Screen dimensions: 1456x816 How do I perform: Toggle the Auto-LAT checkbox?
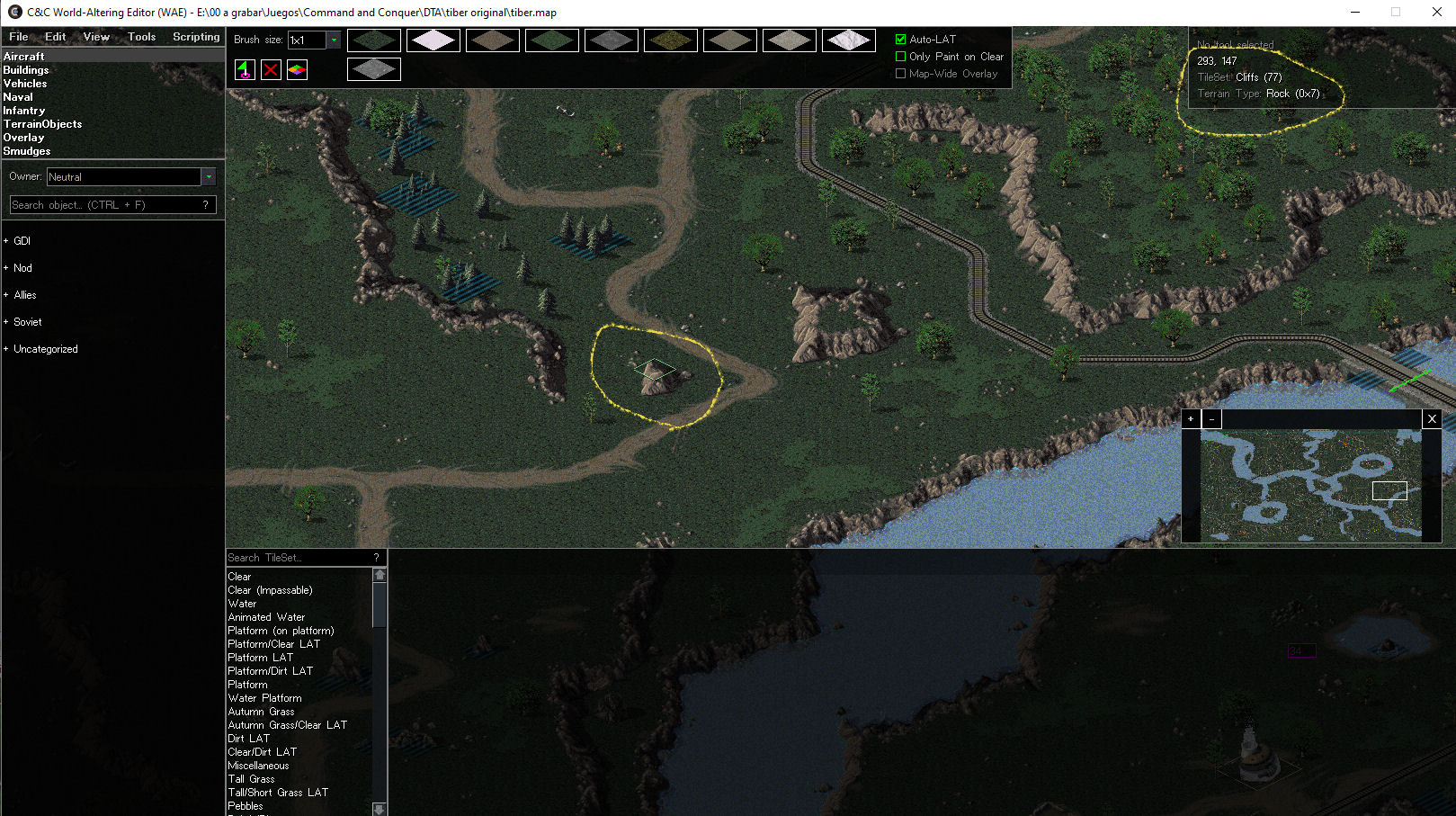[900, 40]
